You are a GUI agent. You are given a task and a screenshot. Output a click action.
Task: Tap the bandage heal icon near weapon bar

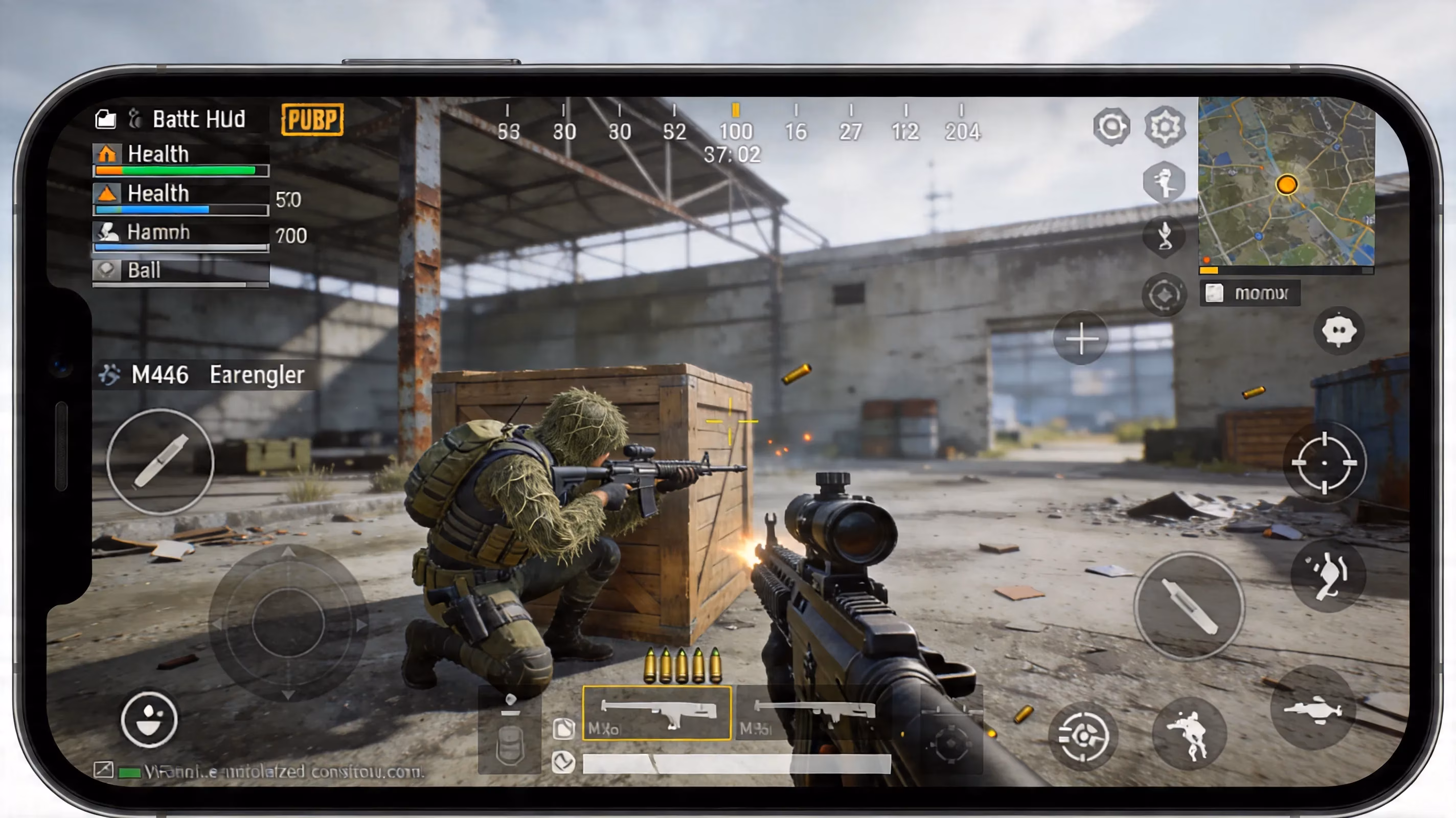click(x=564, y=729)
